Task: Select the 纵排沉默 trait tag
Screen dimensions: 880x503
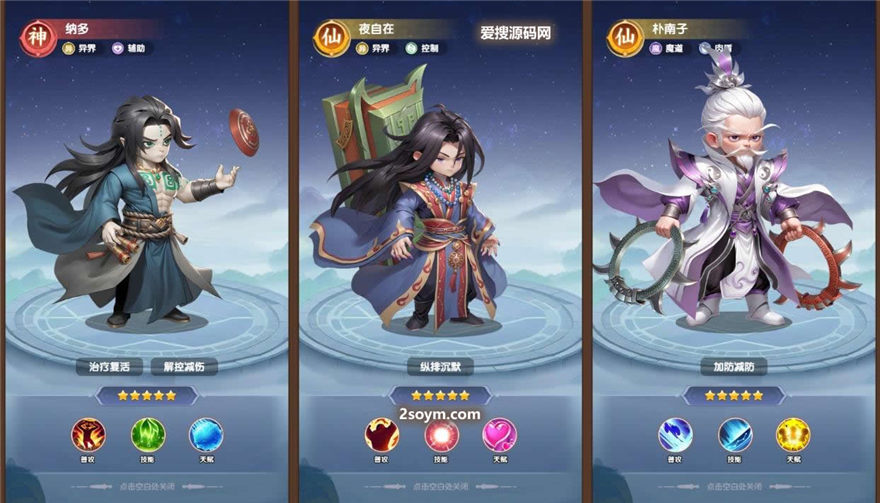Action: [440, 367]
